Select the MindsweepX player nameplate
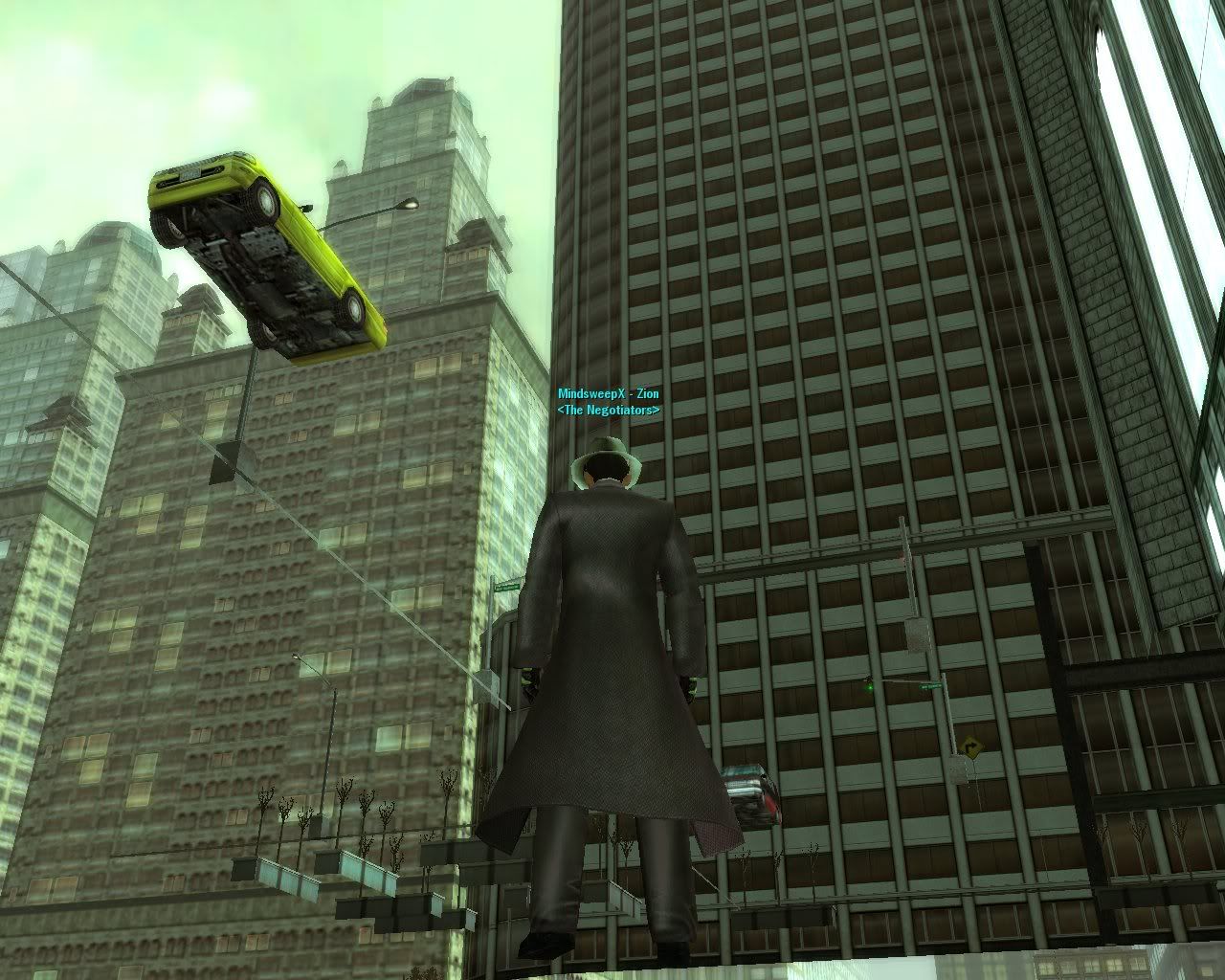The height and width of the screenshot is (980, 1225). (x=609, y=394)
